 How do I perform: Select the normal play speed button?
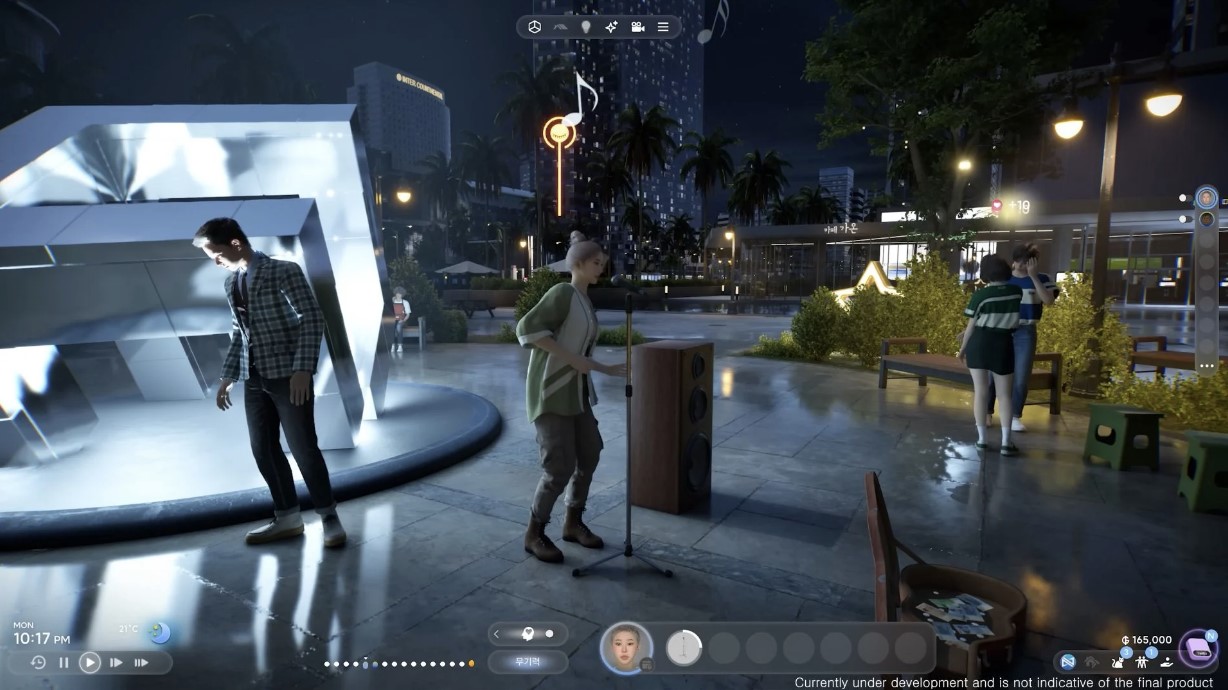click(x=90, y=662)
